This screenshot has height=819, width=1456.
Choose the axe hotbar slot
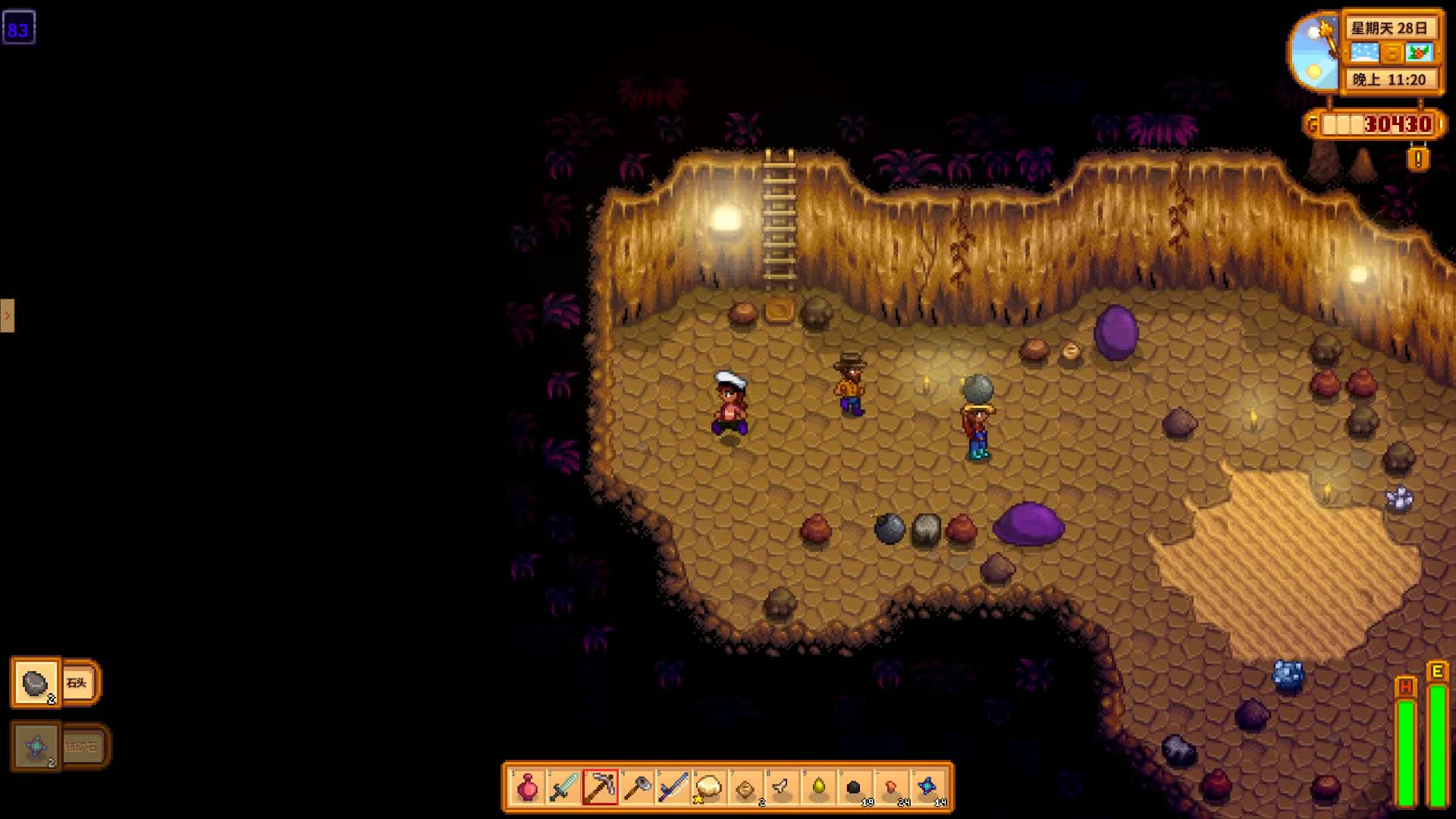[x=637, y=788]
